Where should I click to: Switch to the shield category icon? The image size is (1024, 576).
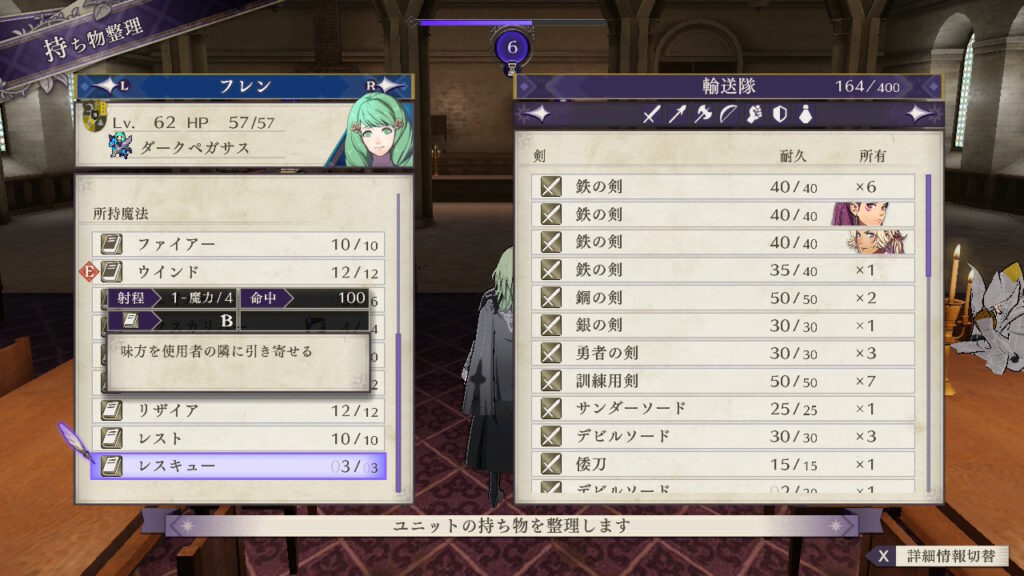779,115
